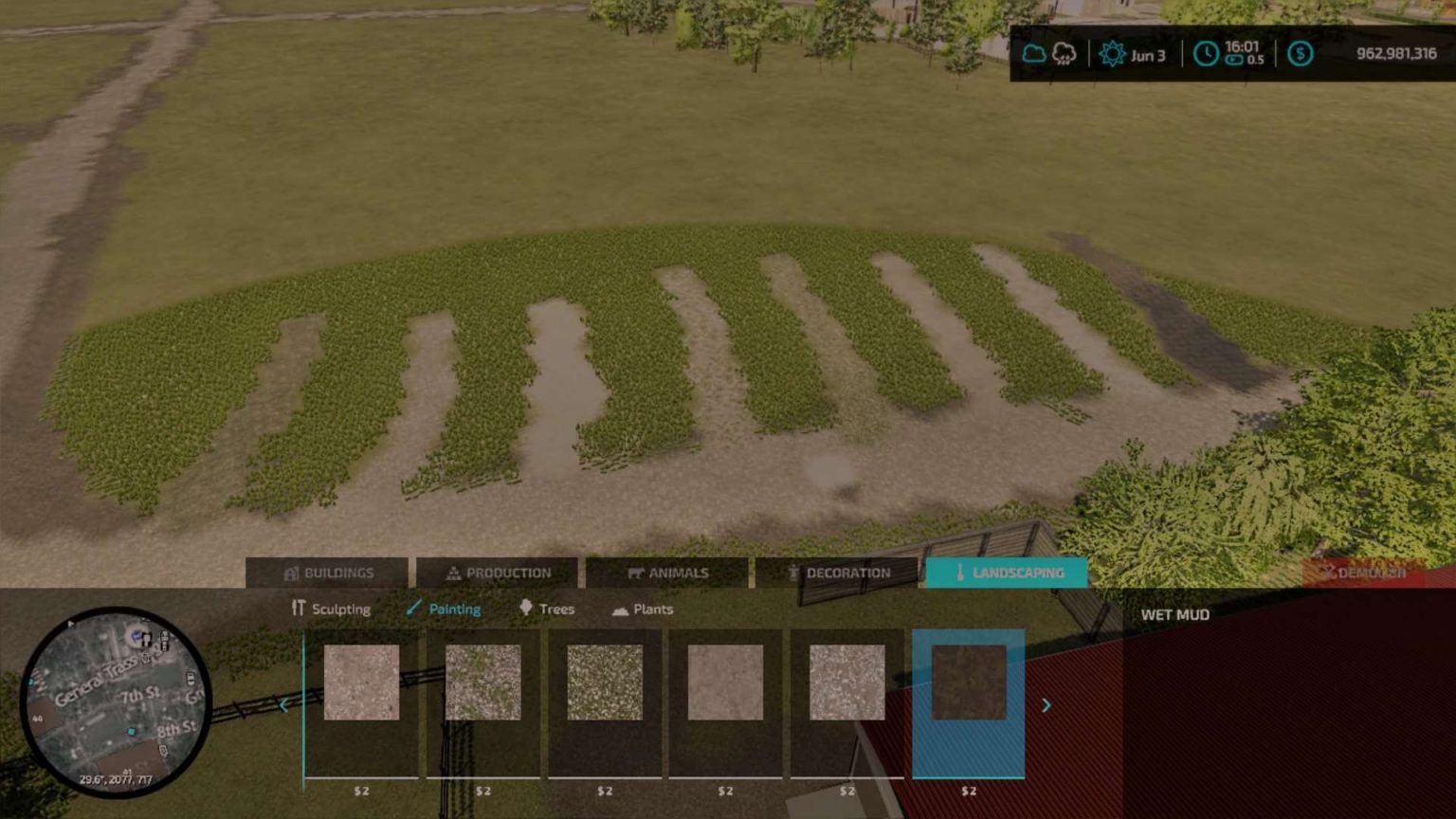The height and width of the screenshot is (819, 1456).
Task: Click the left arrow in the texture list
Action: (x=282, y=705)
